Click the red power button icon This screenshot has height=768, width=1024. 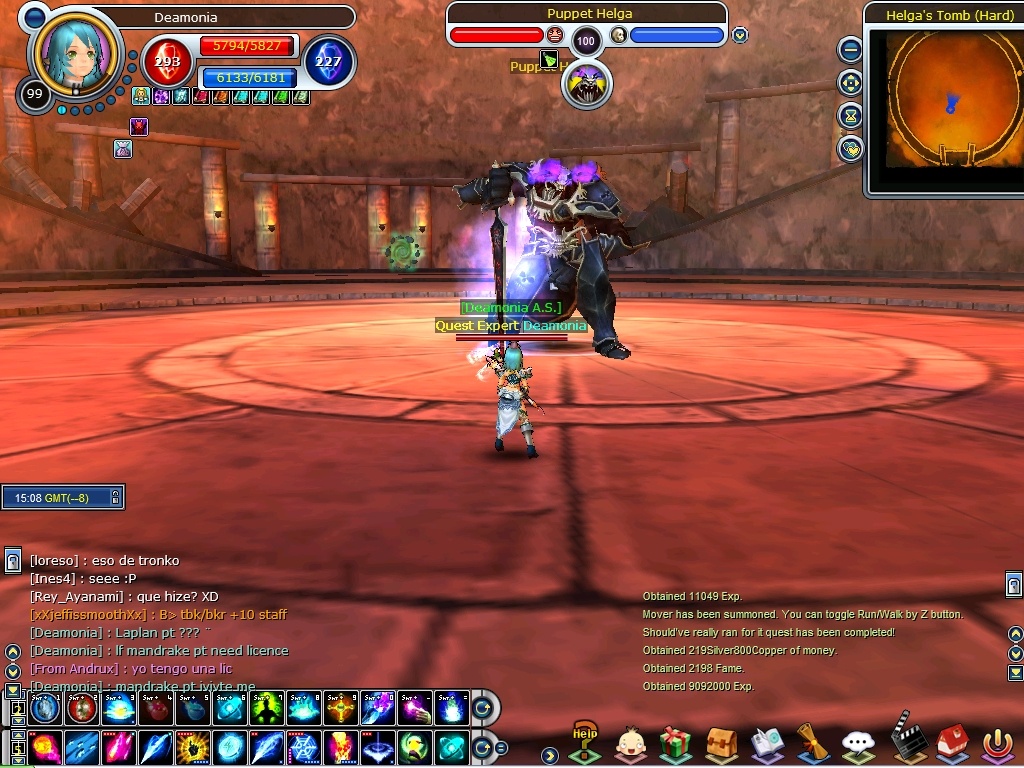(997, 743)
